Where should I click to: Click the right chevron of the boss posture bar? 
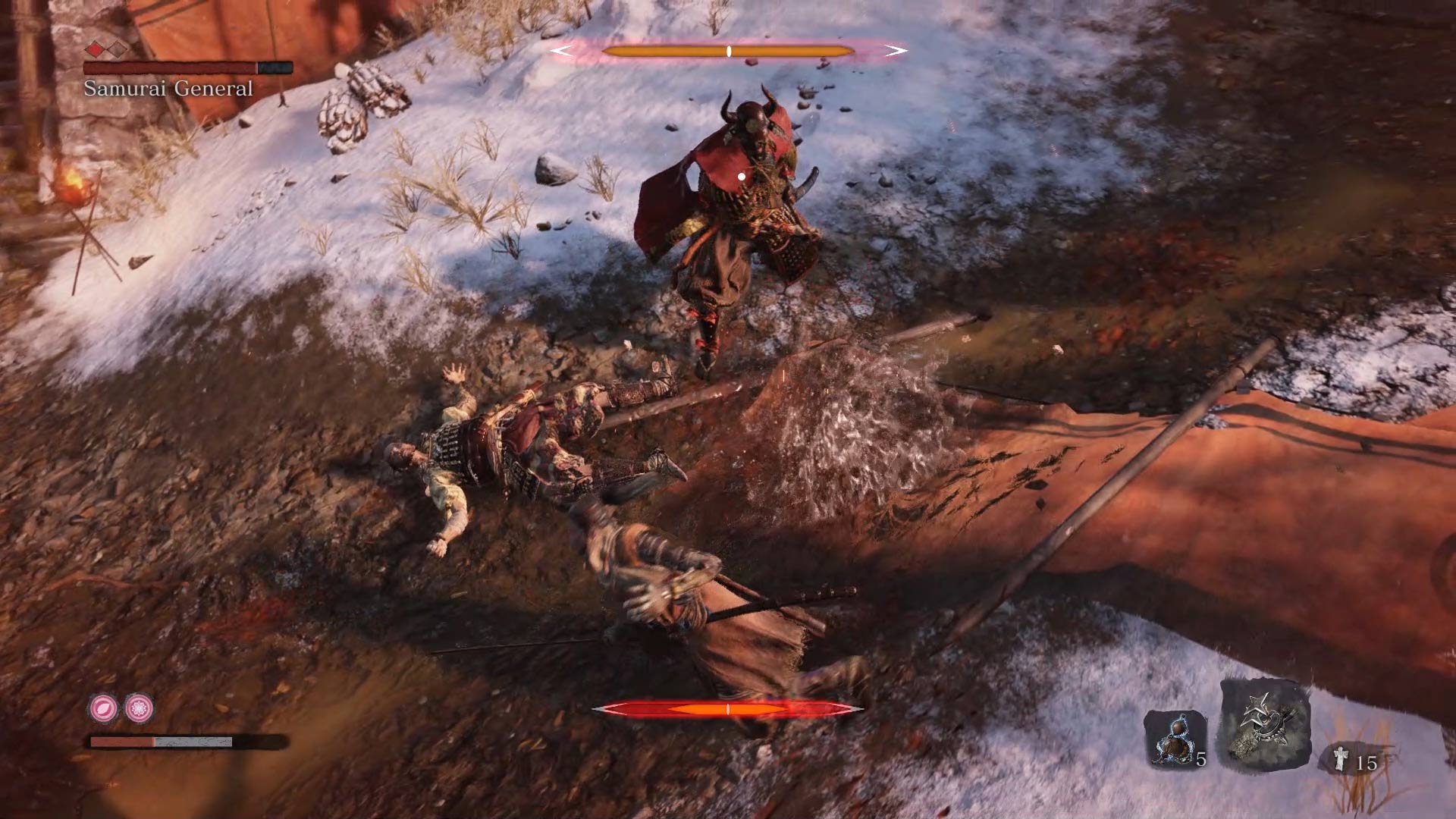point(896,50)
